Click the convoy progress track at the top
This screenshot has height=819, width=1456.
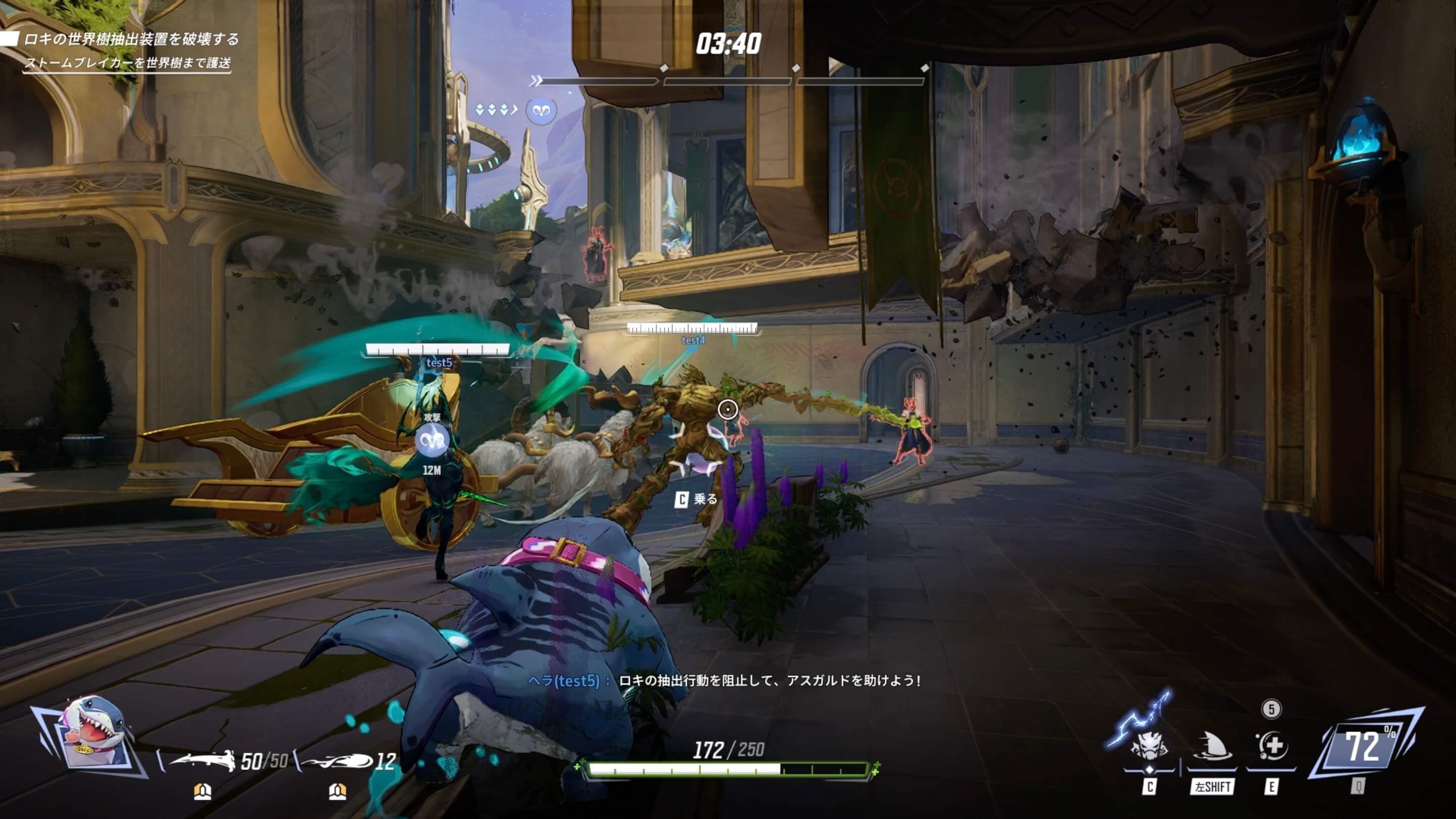[730, 81]
